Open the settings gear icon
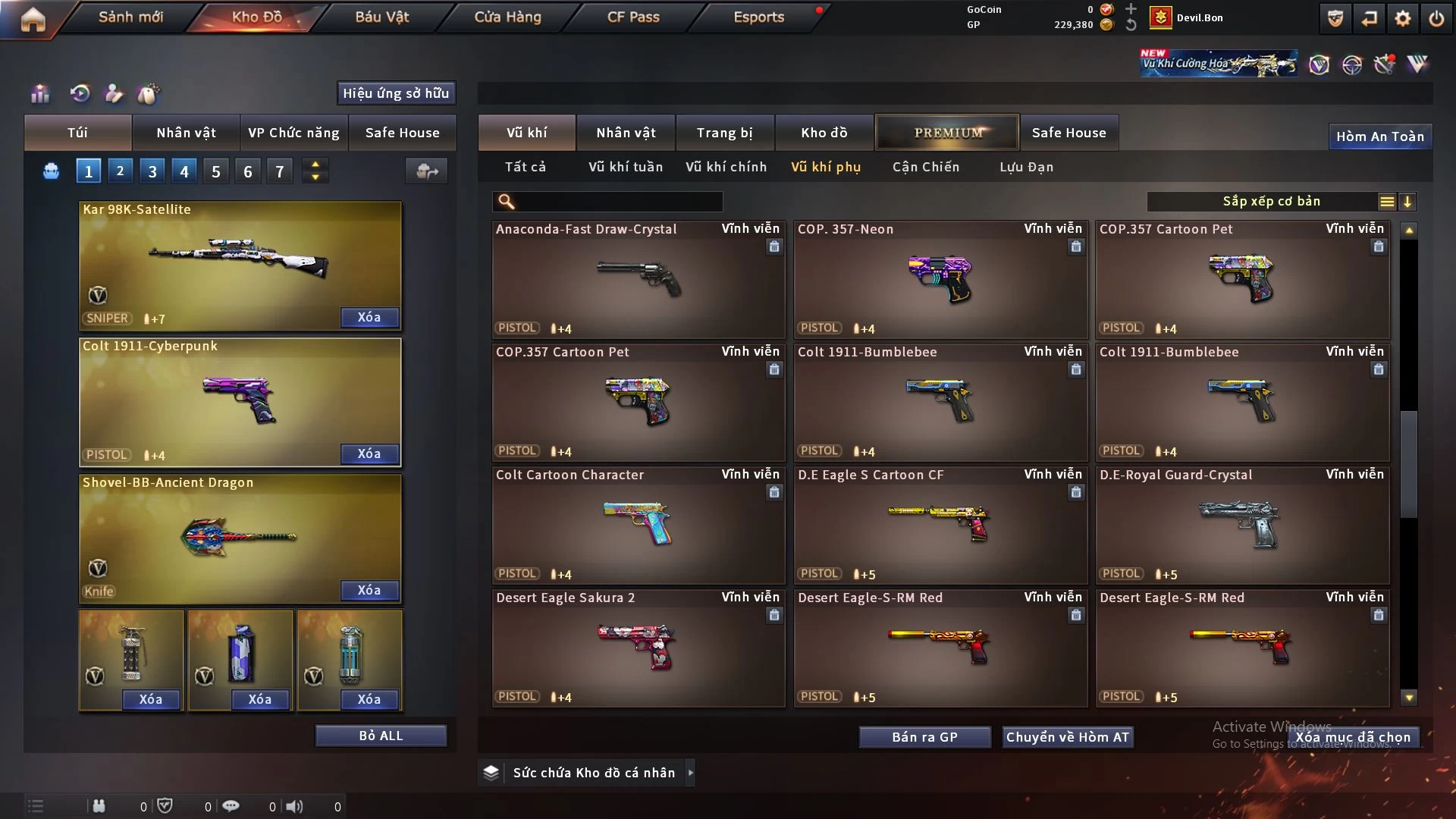Screen dimensions: 1456x819 tap(1403, 18)
